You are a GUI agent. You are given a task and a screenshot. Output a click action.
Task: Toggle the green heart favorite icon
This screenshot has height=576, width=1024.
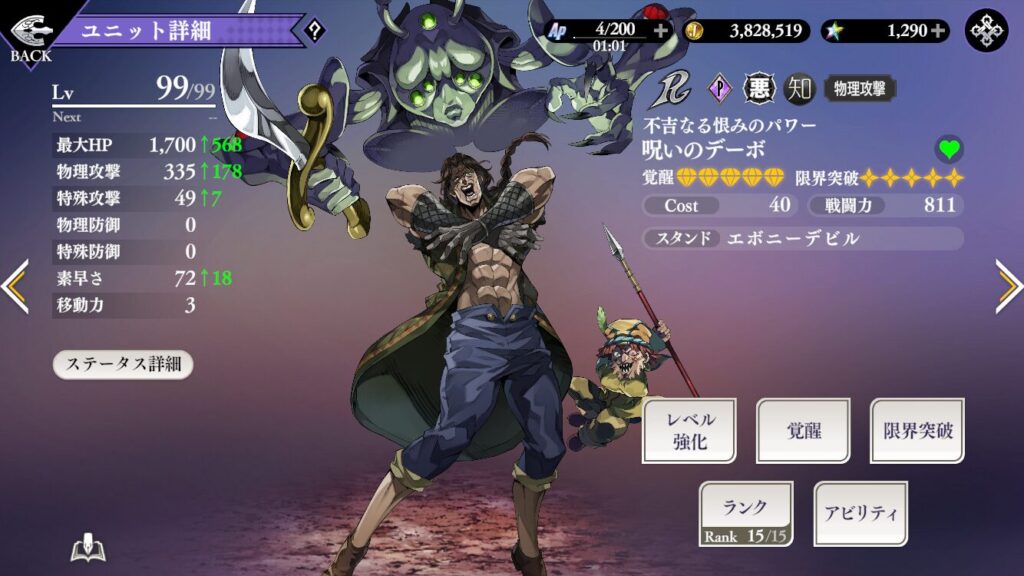tap(949, 150)
